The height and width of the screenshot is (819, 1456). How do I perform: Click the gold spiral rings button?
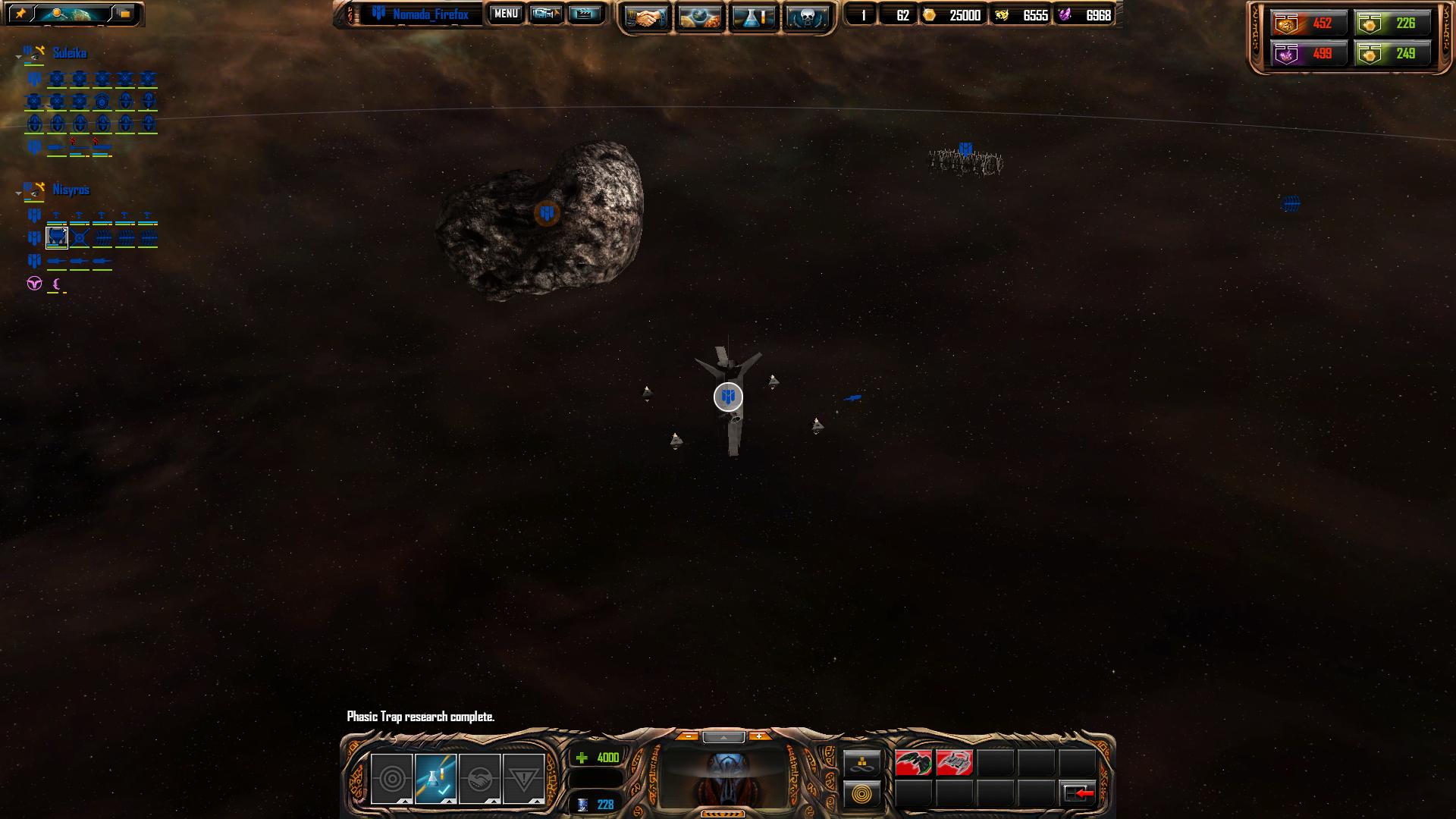(862, 794)
